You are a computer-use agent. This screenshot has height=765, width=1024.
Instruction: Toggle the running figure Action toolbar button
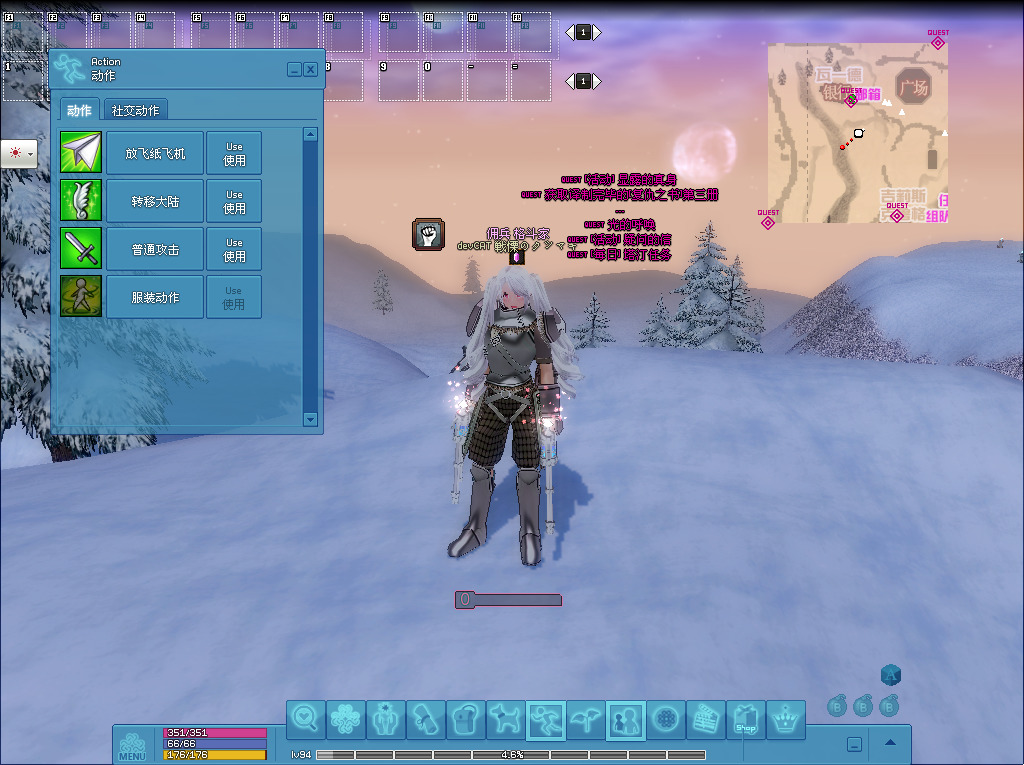[x=546, y=720]
